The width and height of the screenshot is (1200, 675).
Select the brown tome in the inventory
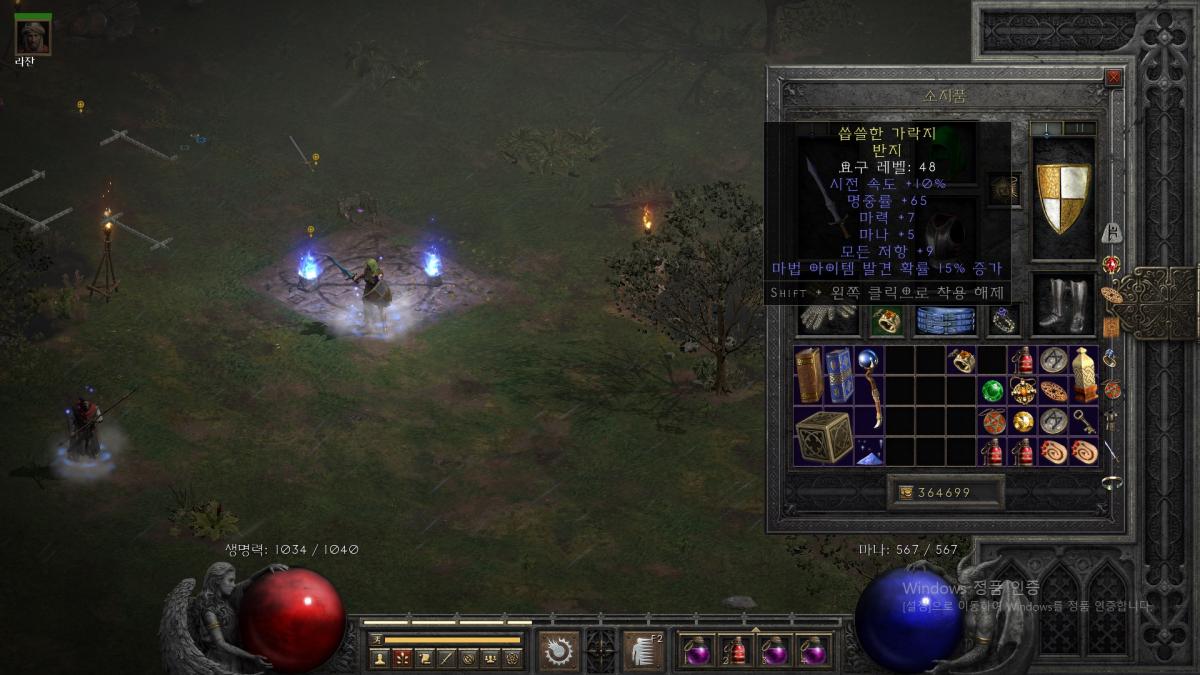pos(809,375)
